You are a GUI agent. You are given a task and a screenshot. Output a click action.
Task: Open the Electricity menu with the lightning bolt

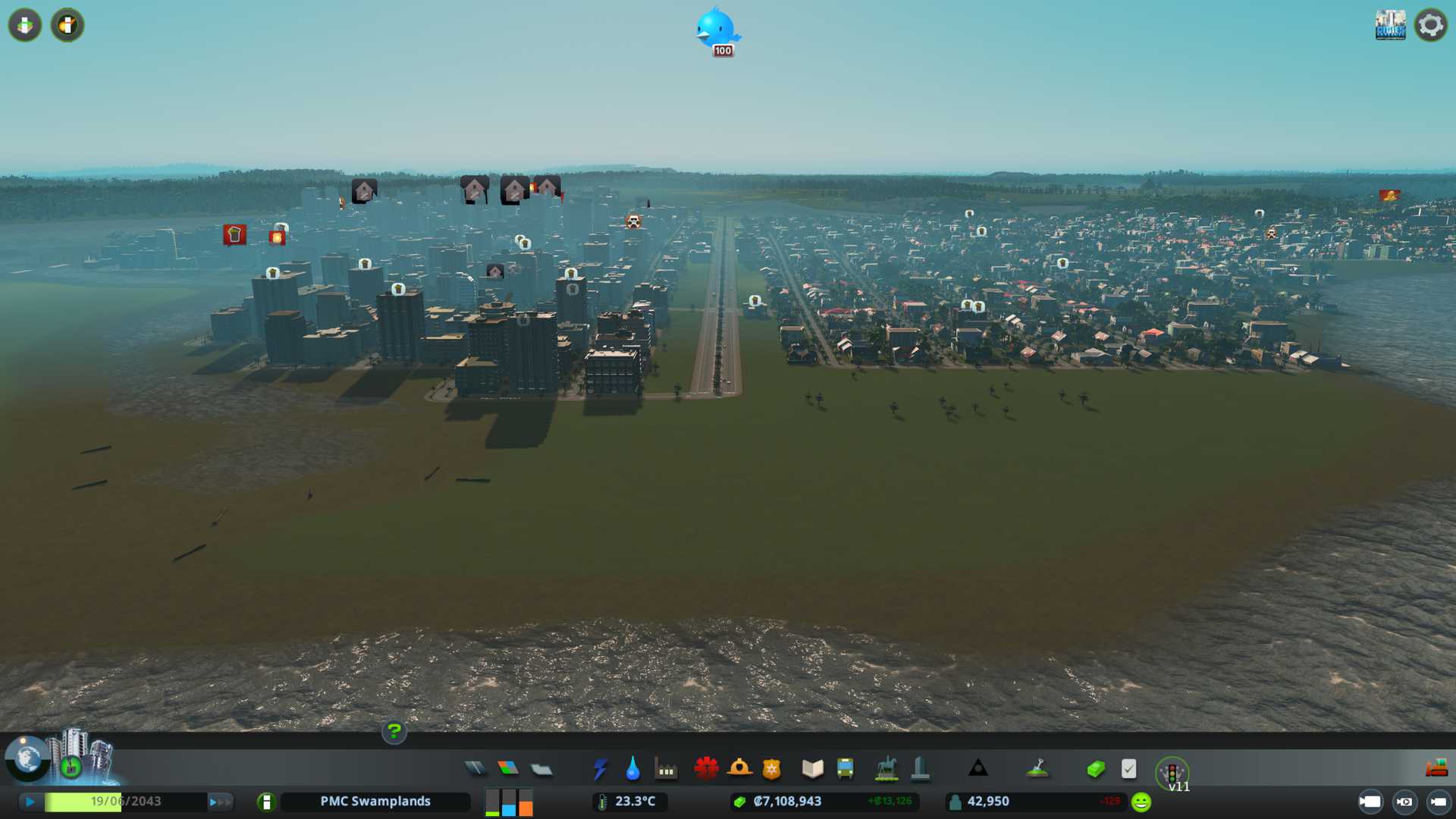click(x=600, y=769)
